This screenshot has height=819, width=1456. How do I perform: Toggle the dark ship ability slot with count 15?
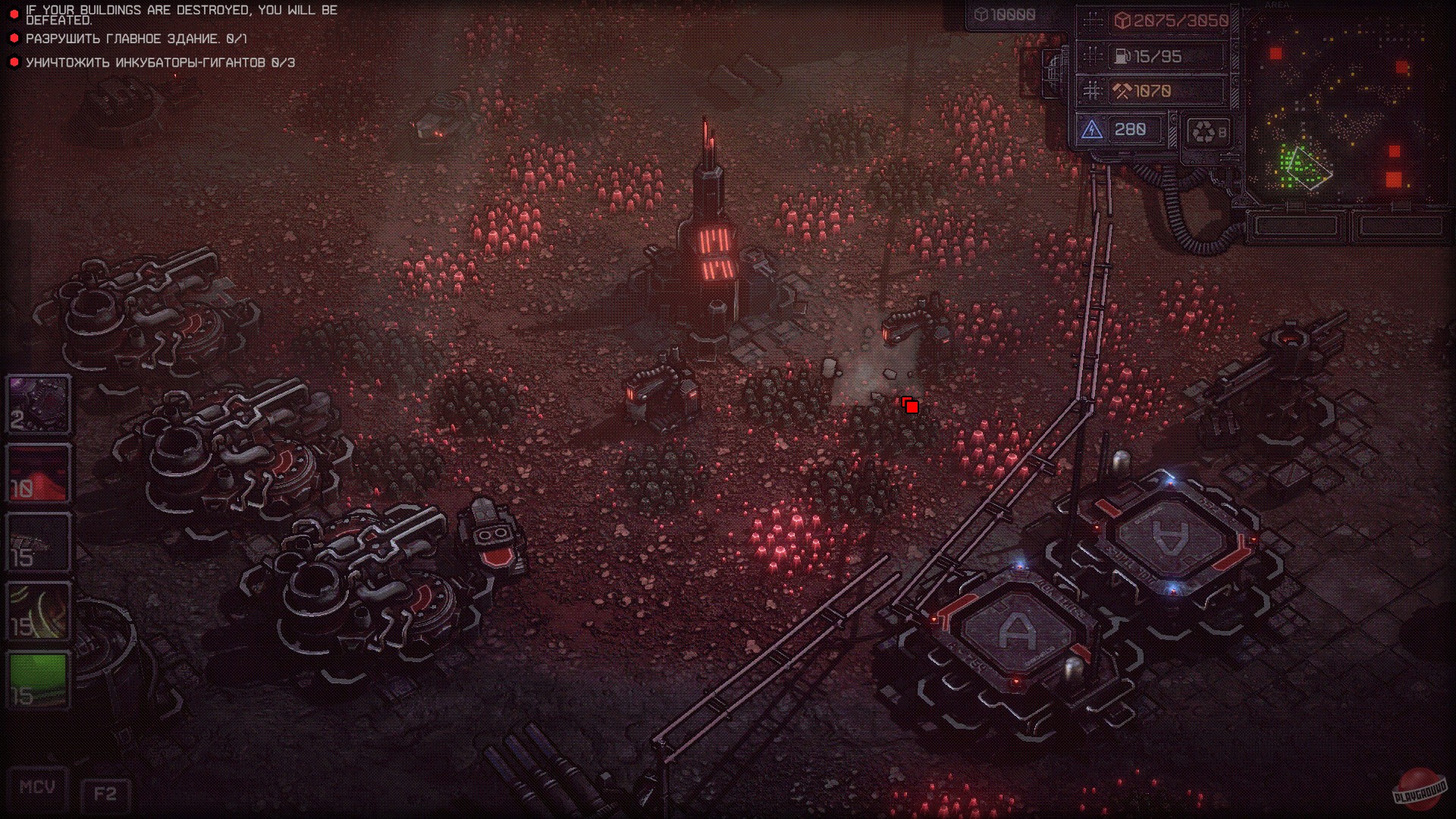coord(37,541)
